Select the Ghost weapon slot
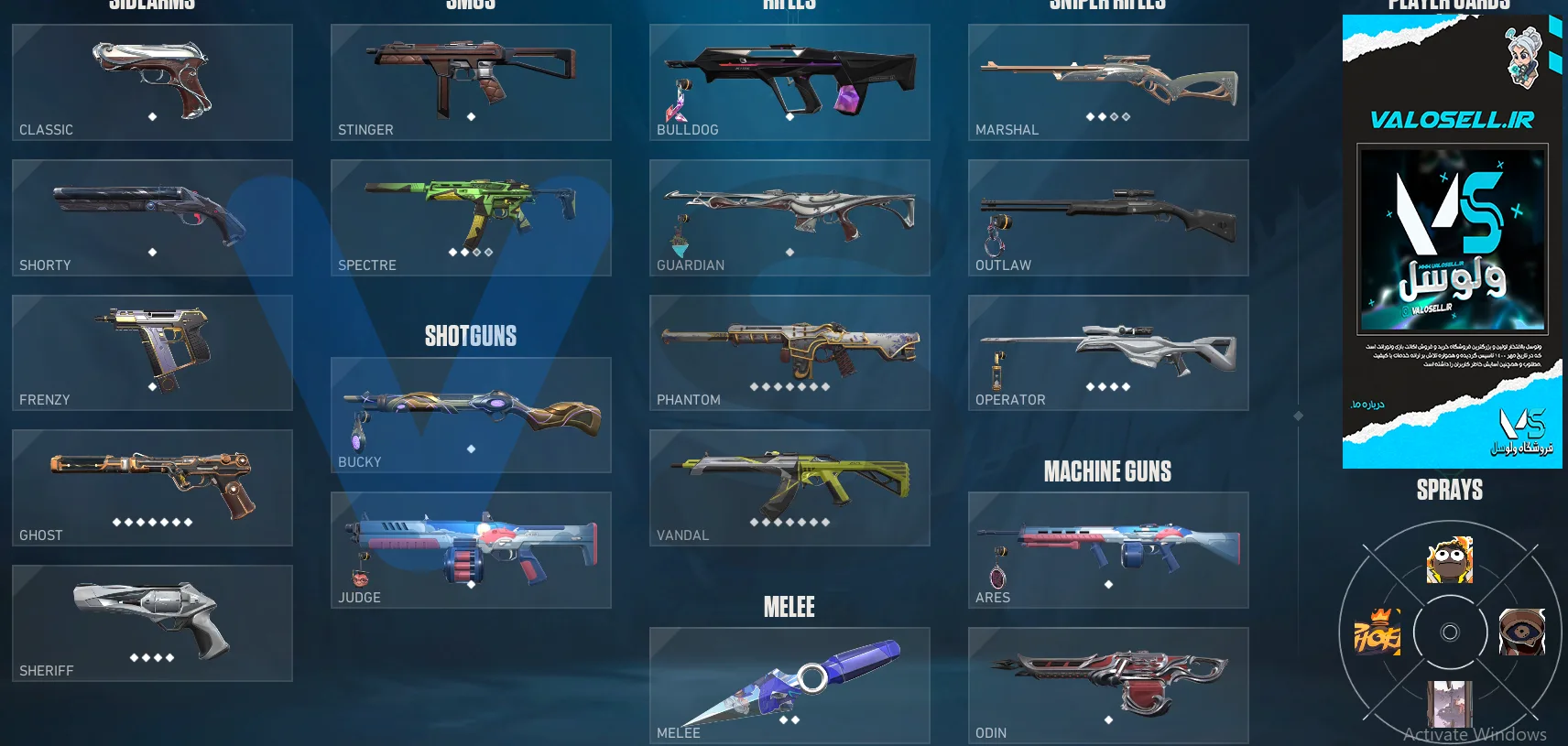The height and width of the screenshot is (746, 1568). tap(152, 488)
